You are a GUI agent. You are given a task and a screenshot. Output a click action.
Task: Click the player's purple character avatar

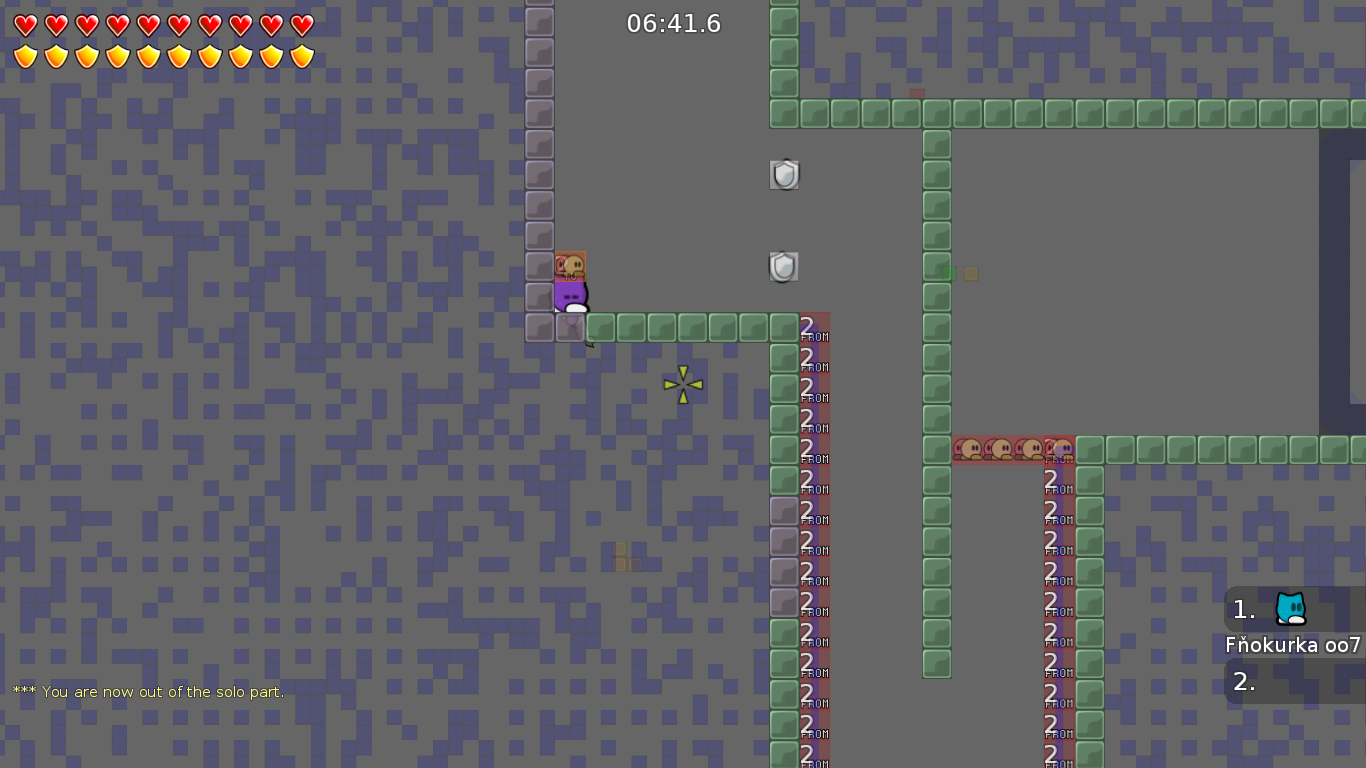pos(569,295)
